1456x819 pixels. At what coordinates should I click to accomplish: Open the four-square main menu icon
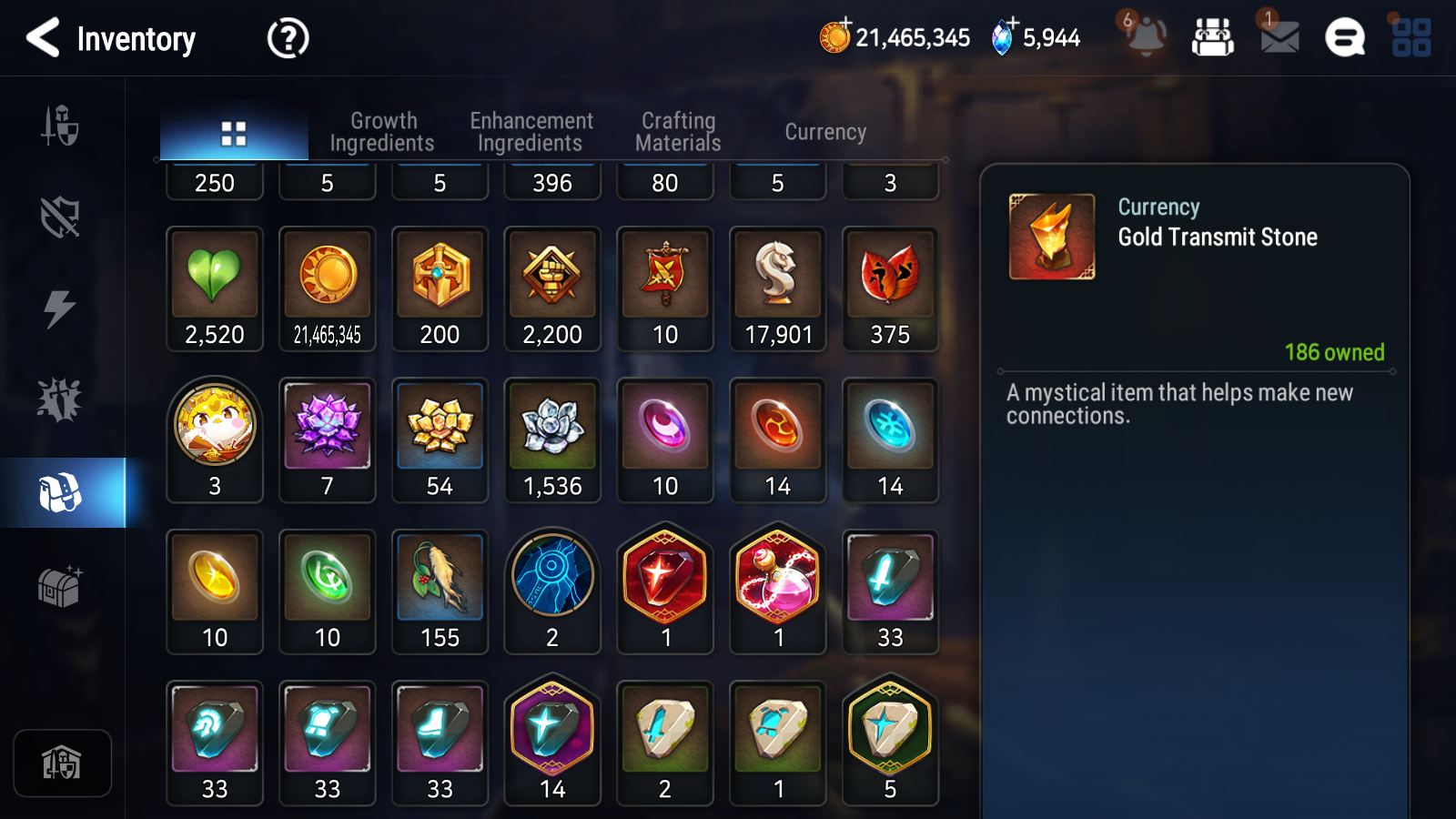pyautogui.click(x=1411, y=38)
